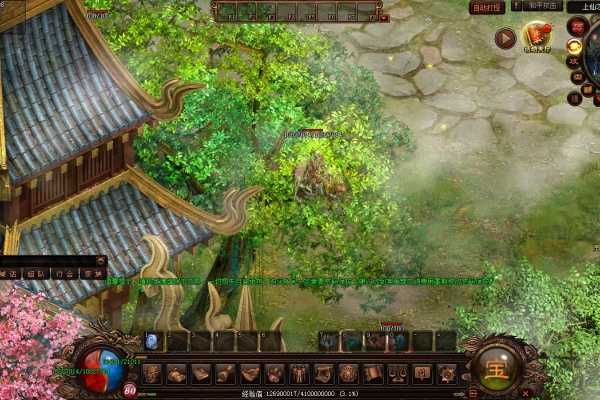
Task: Click the level 80 badge
Action: (131, 391)
